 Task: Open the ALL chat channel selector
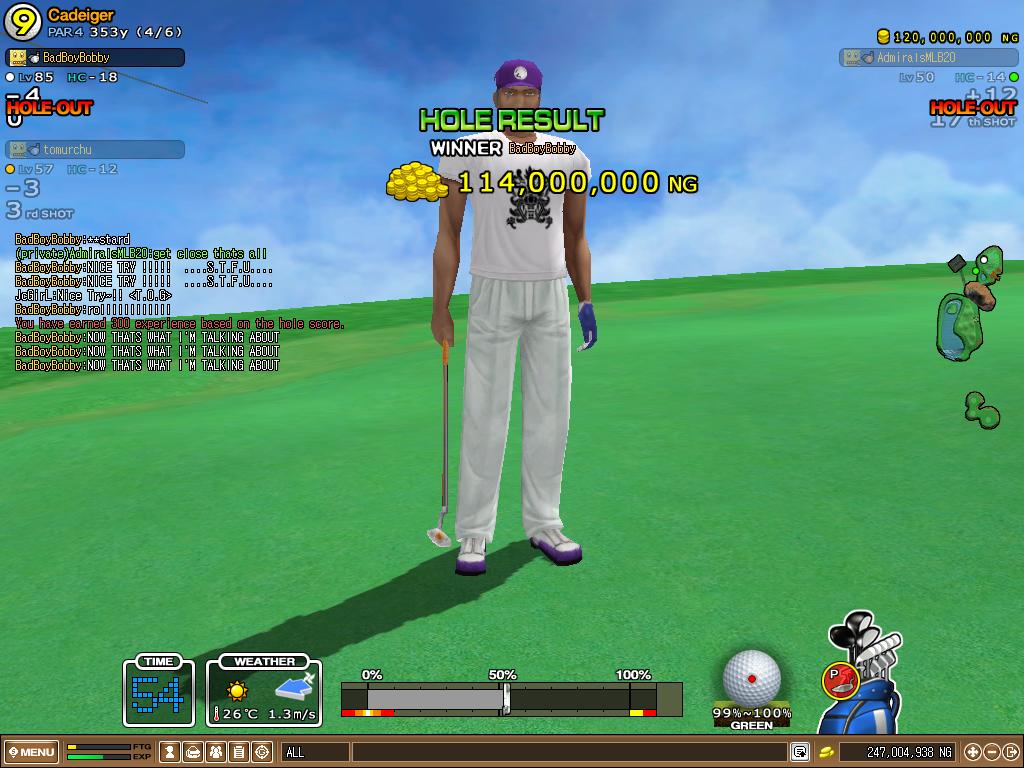315,752
